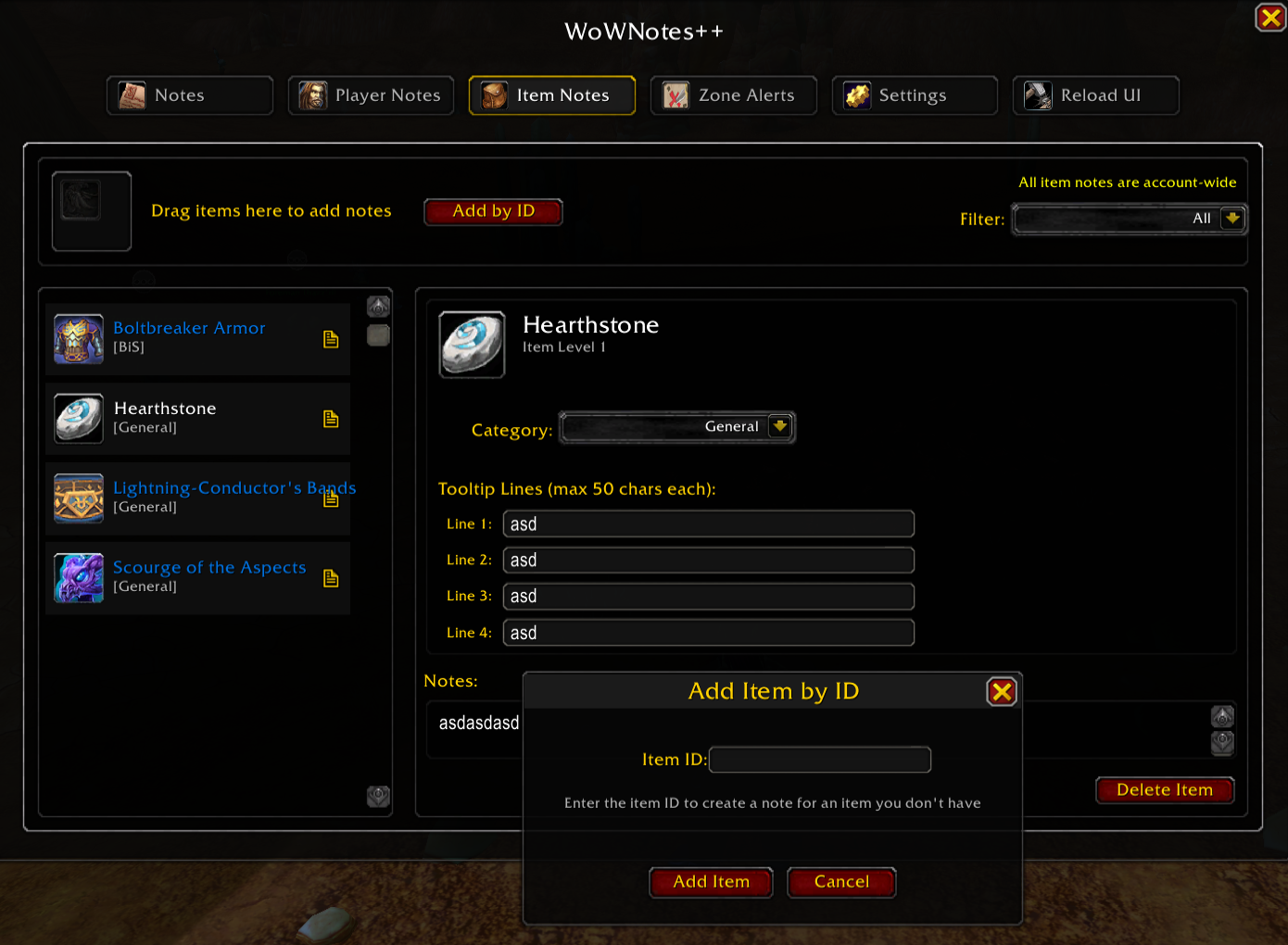1288x945 pixels.
Task: Select the Boltbreaker Armor icon
Action: click(x=78, y=339)
